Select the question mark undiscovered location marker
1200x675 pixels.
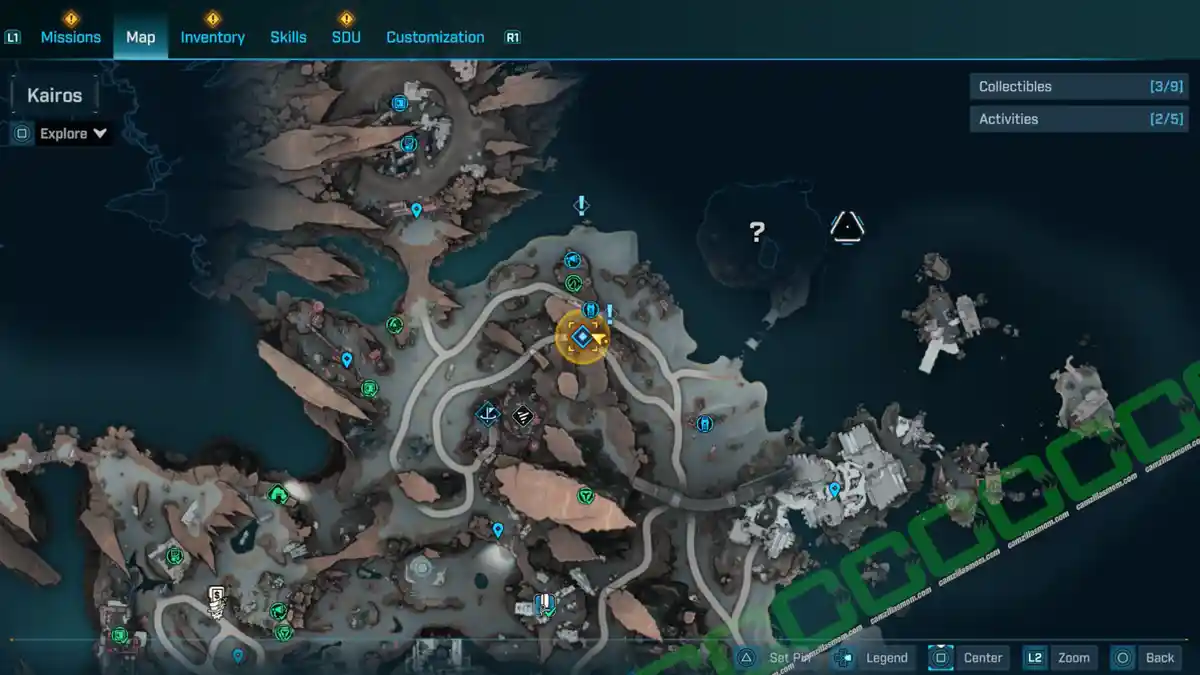757,233
